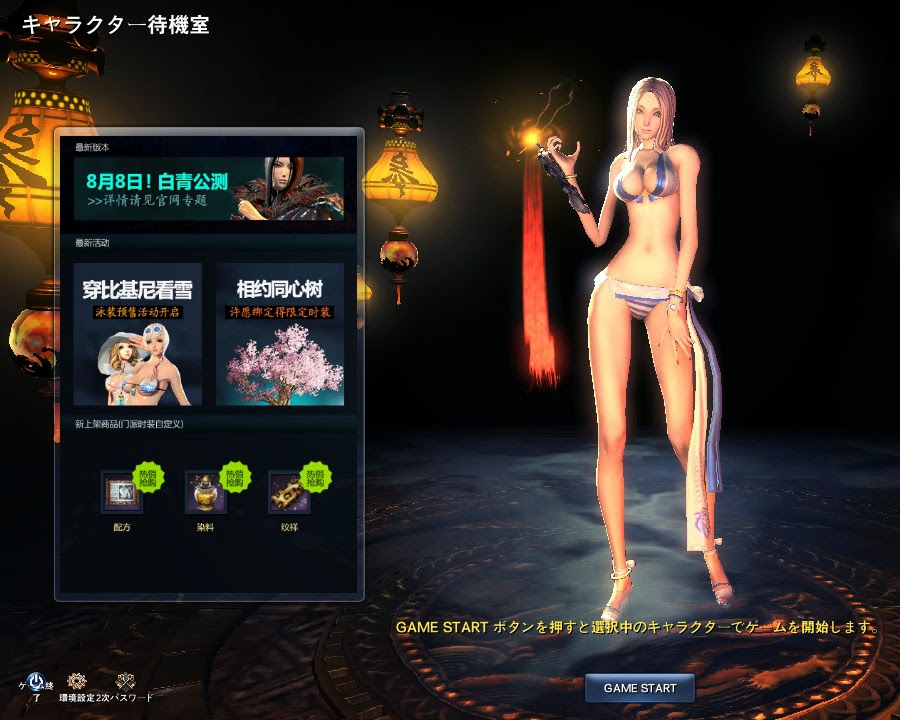Select the 配方 recipe shop item

[122, 492]
